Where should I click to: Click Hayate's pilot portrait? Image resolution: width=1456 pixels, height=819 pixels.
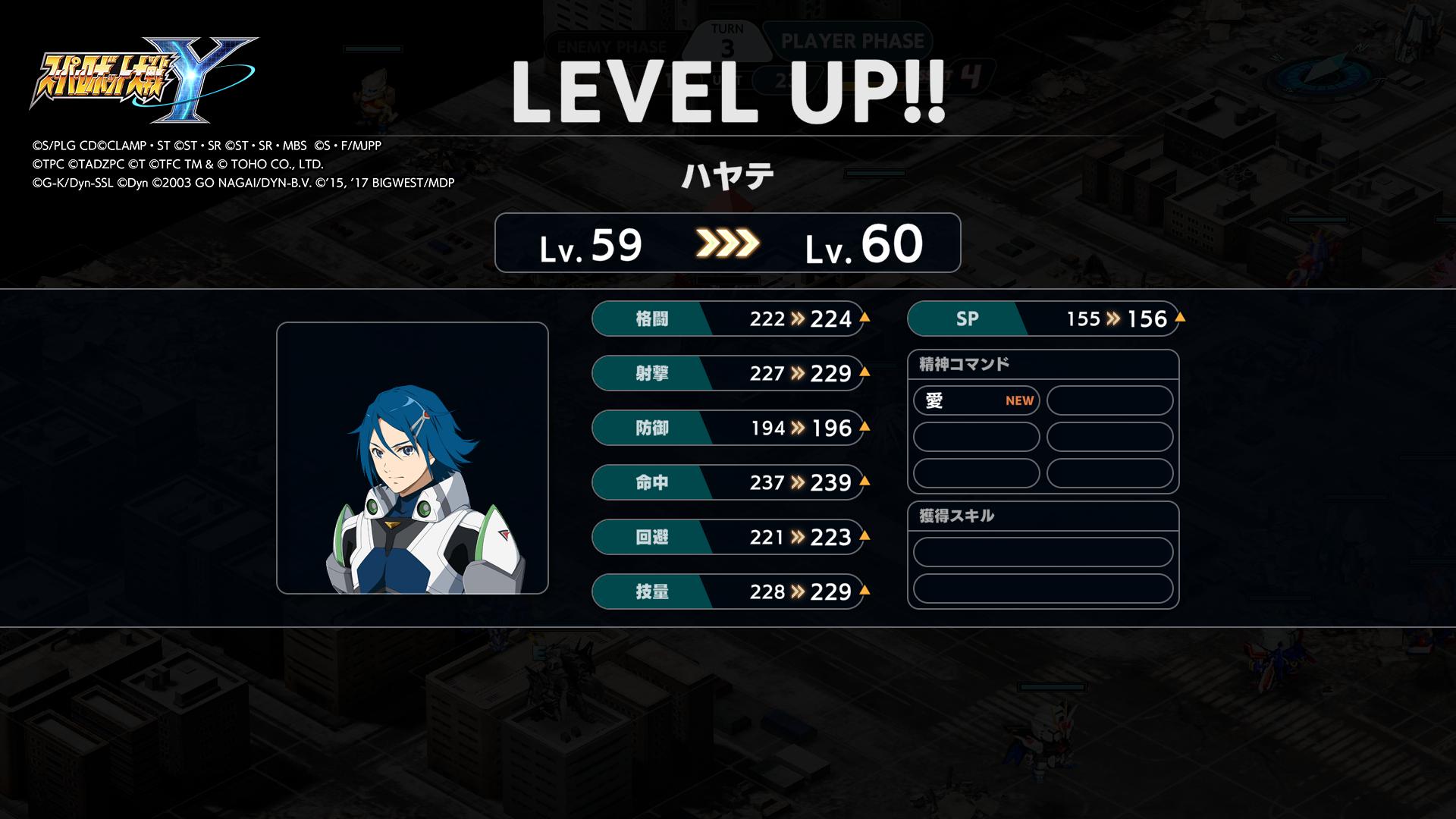coord(412,458)
